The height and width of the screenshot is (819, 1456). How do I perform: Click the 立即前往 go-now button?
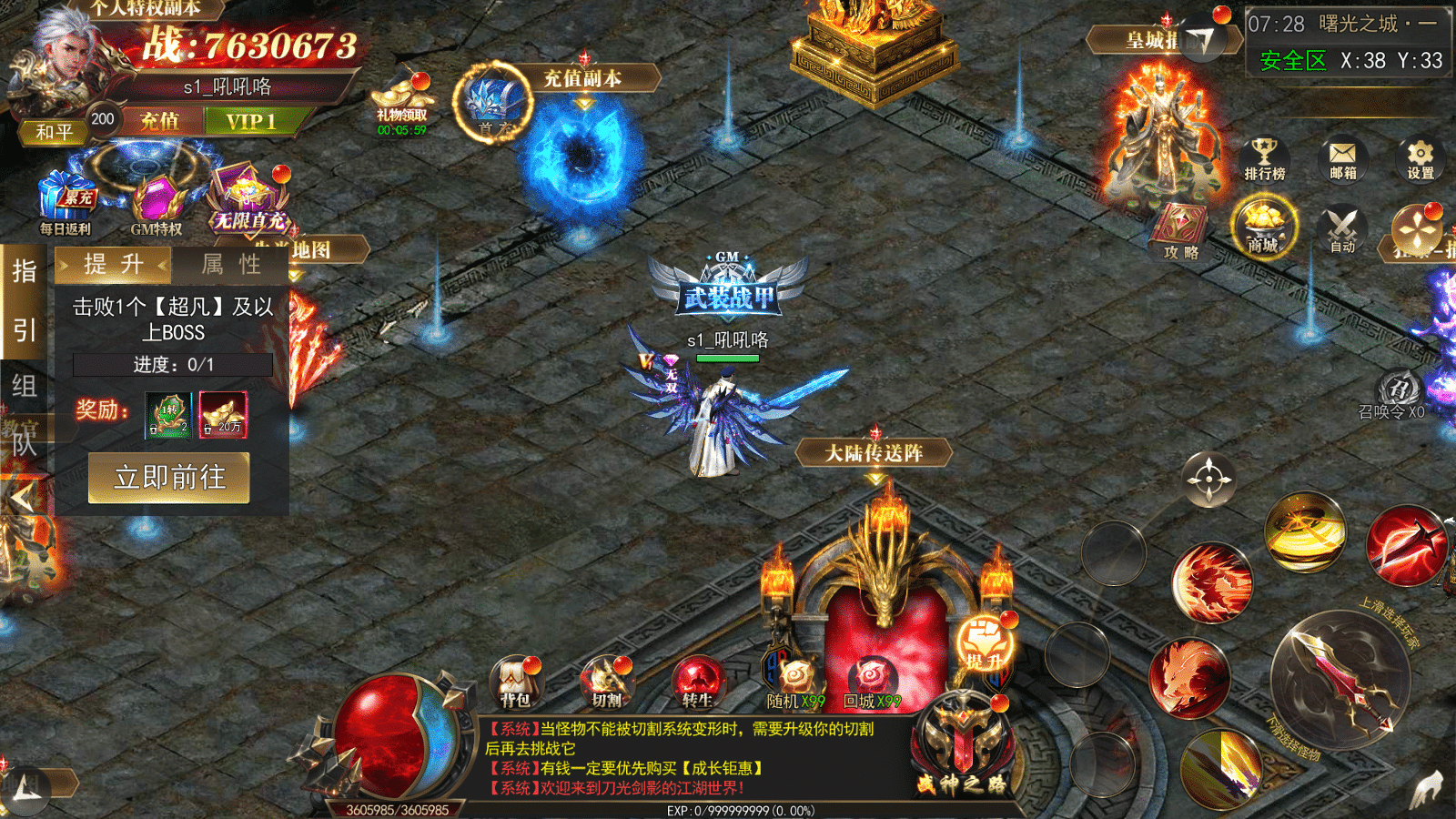point(169,478)
